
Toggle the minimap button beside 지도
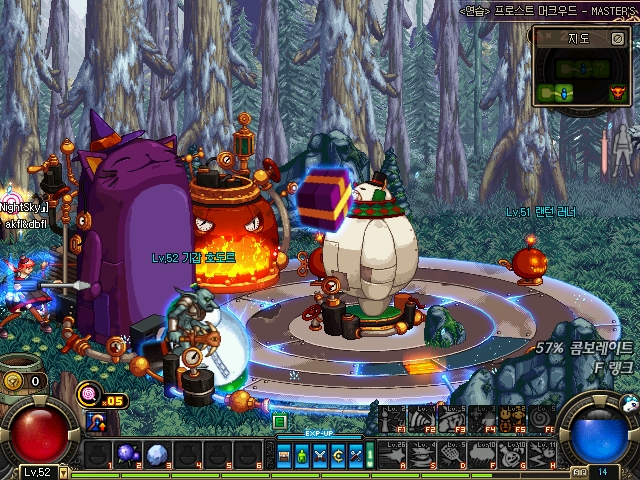click(x=616, y=39)
